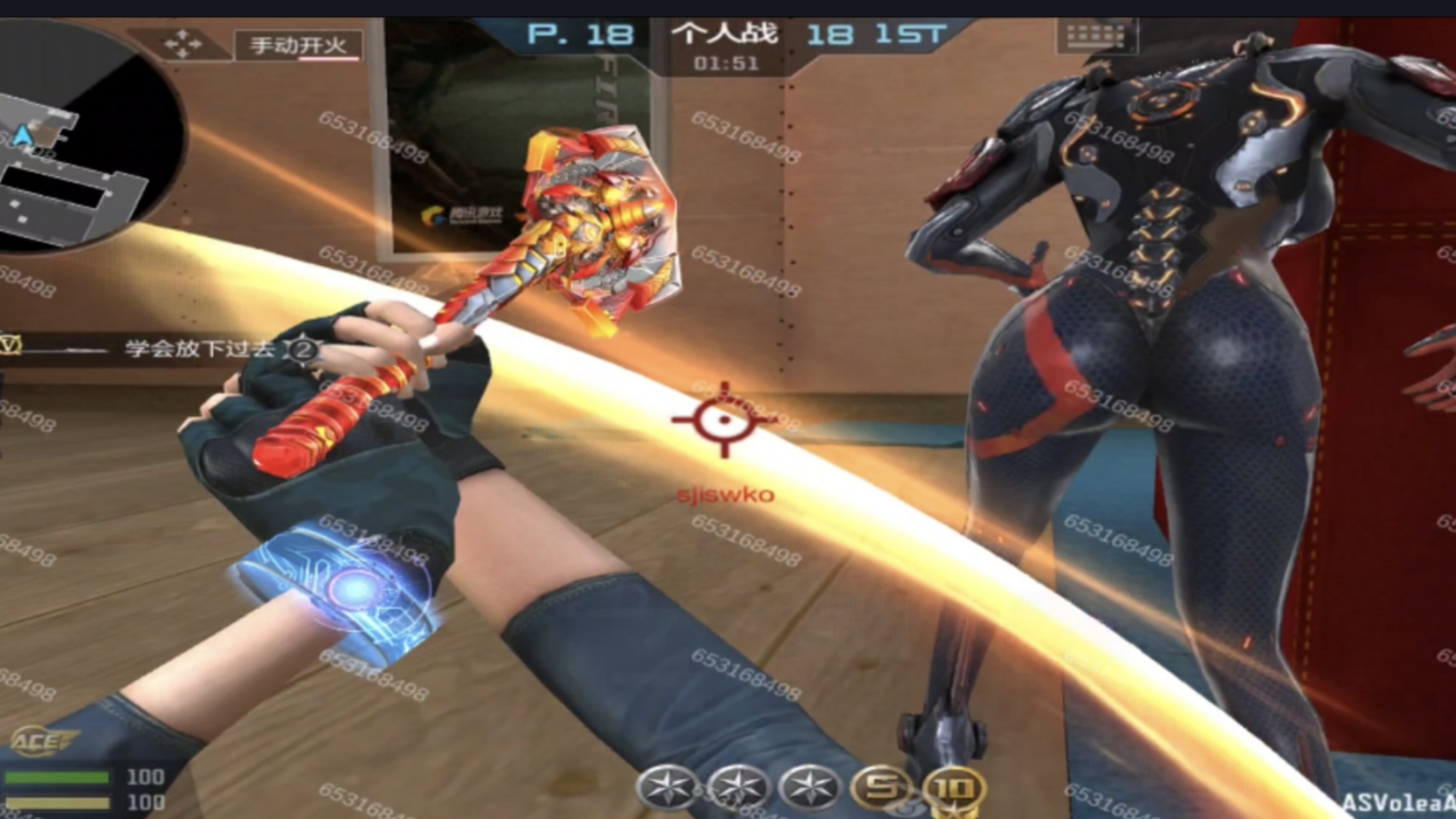Tap the ACE badge icon

tap(42, 741)
